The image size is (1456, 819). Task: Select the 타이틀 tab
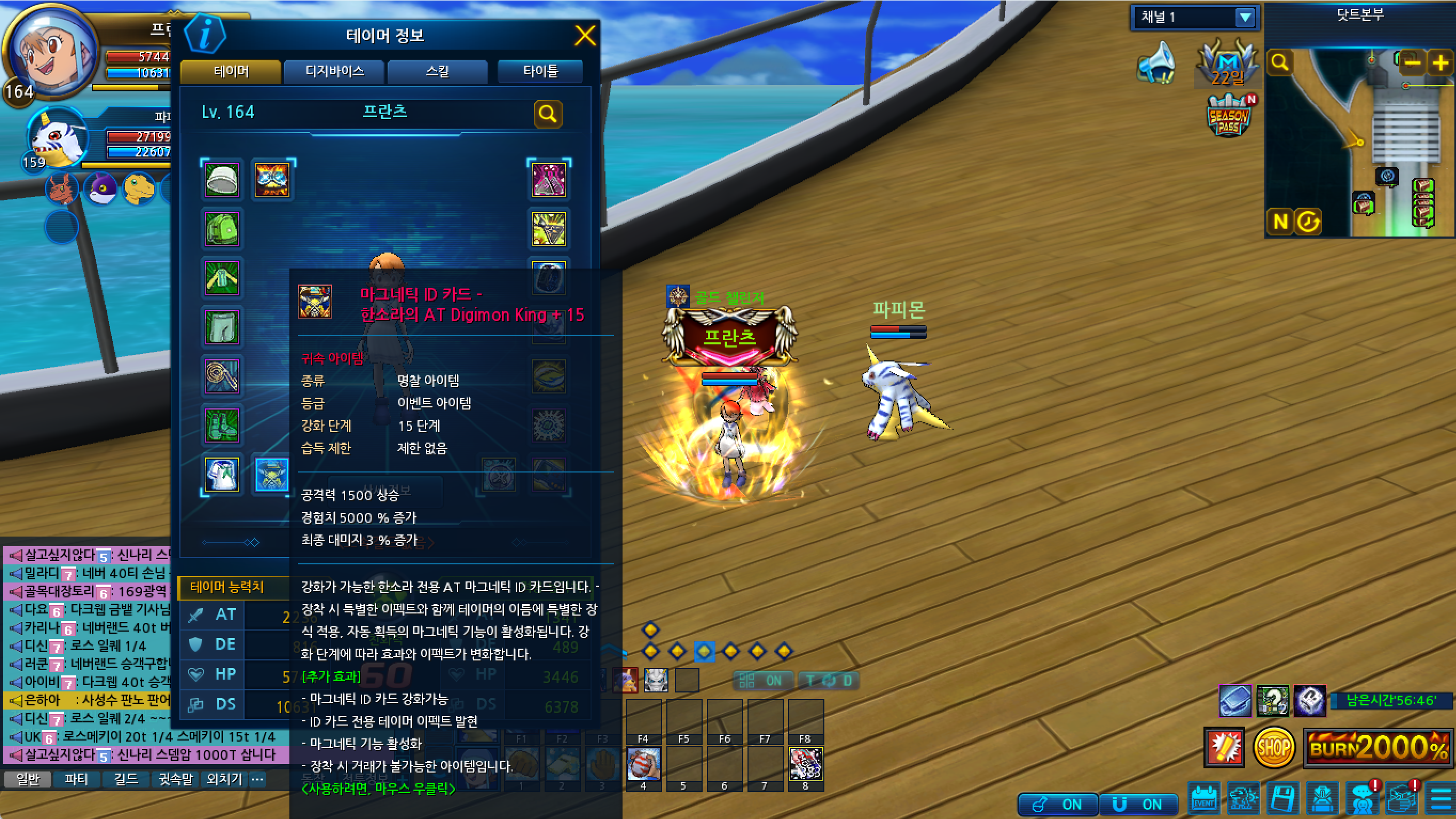click(540, 71)
